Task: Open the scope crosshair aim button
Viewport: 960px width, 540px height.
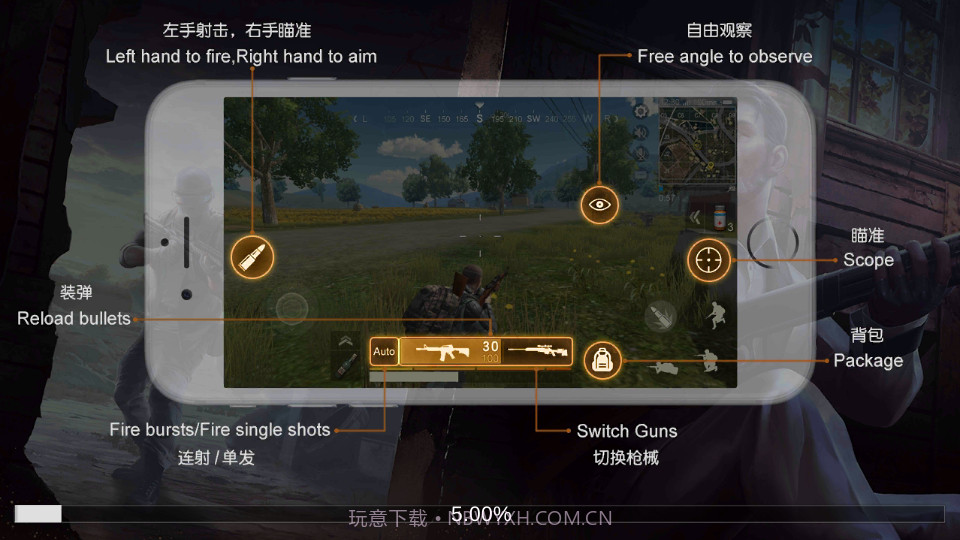Action: [x=708, y=260]
